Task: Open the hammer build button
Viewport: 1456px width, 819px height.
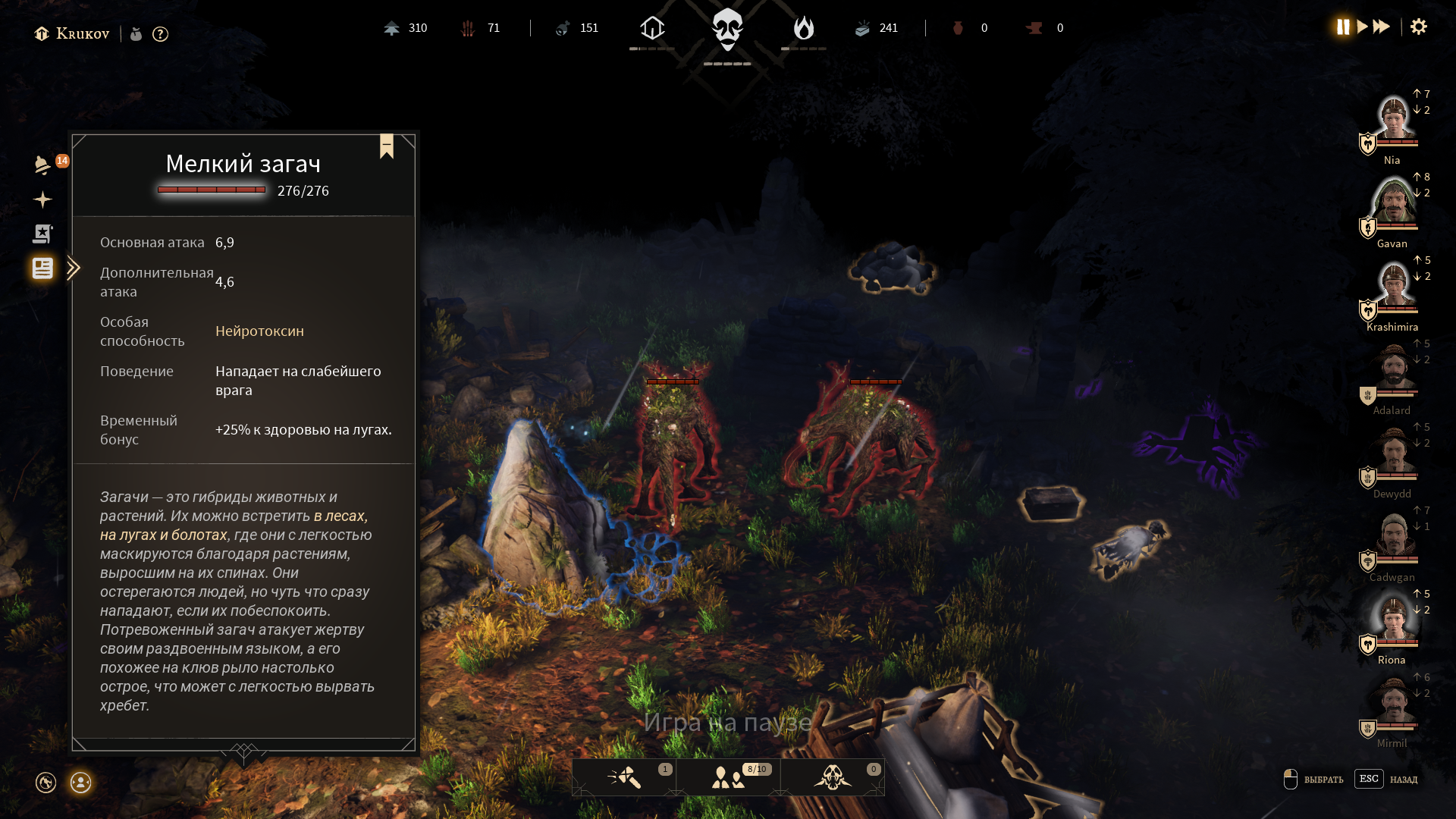Action: tap(624, 777)
